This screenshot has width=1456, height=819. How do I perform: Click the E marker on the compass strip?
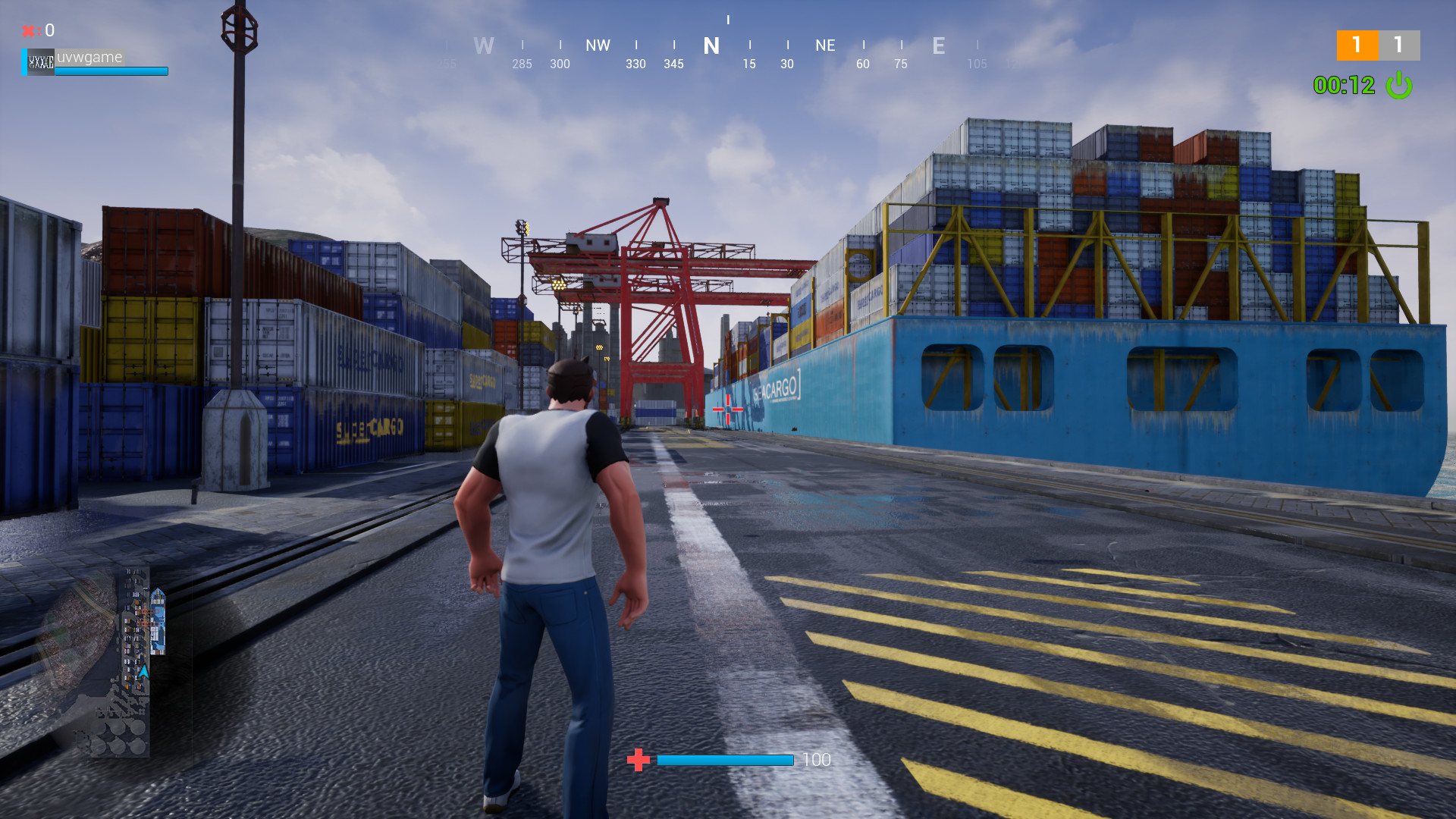(x=939, y=46)
